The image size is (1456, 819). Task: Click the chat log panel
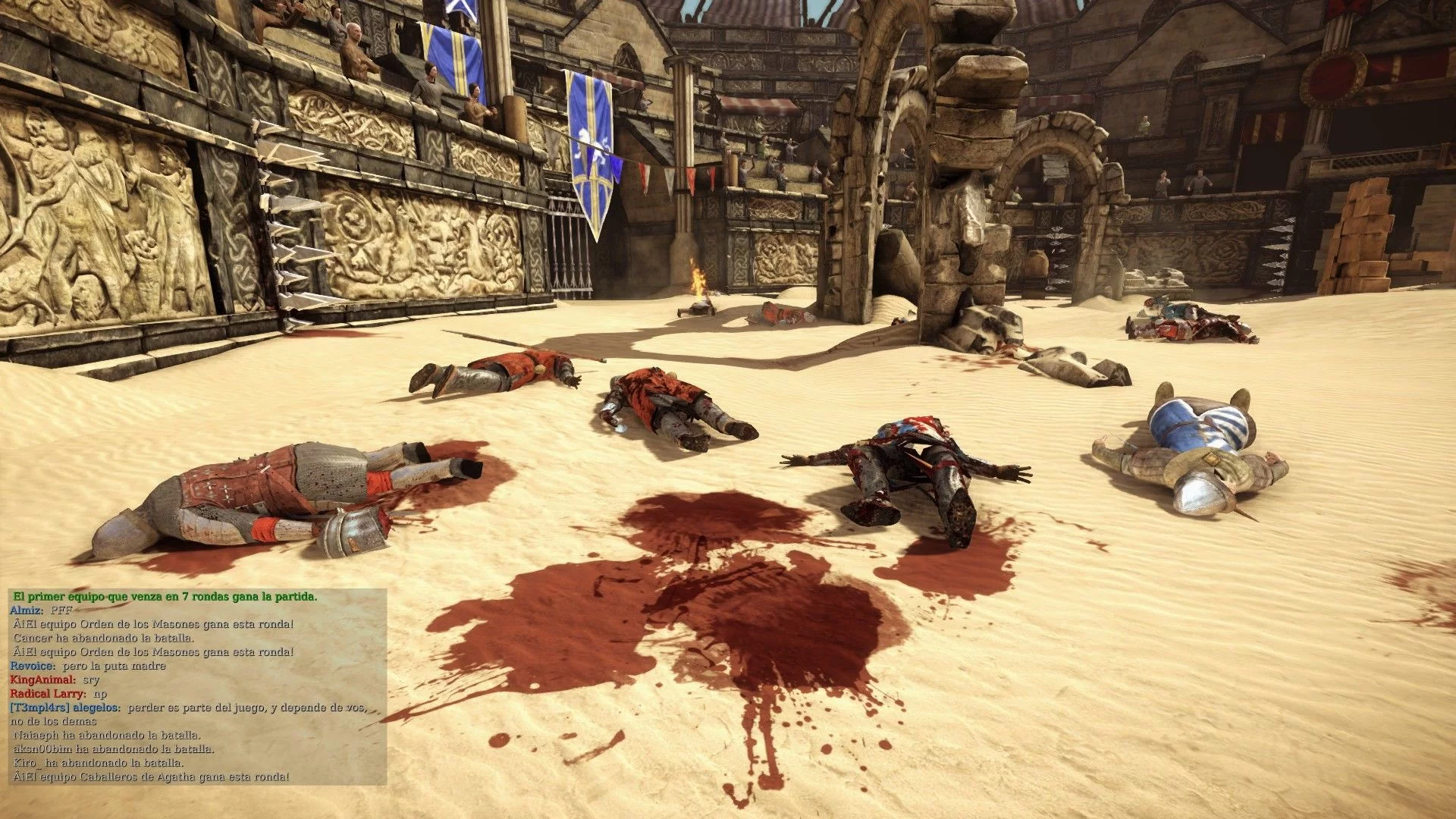(x=197, y=686)
